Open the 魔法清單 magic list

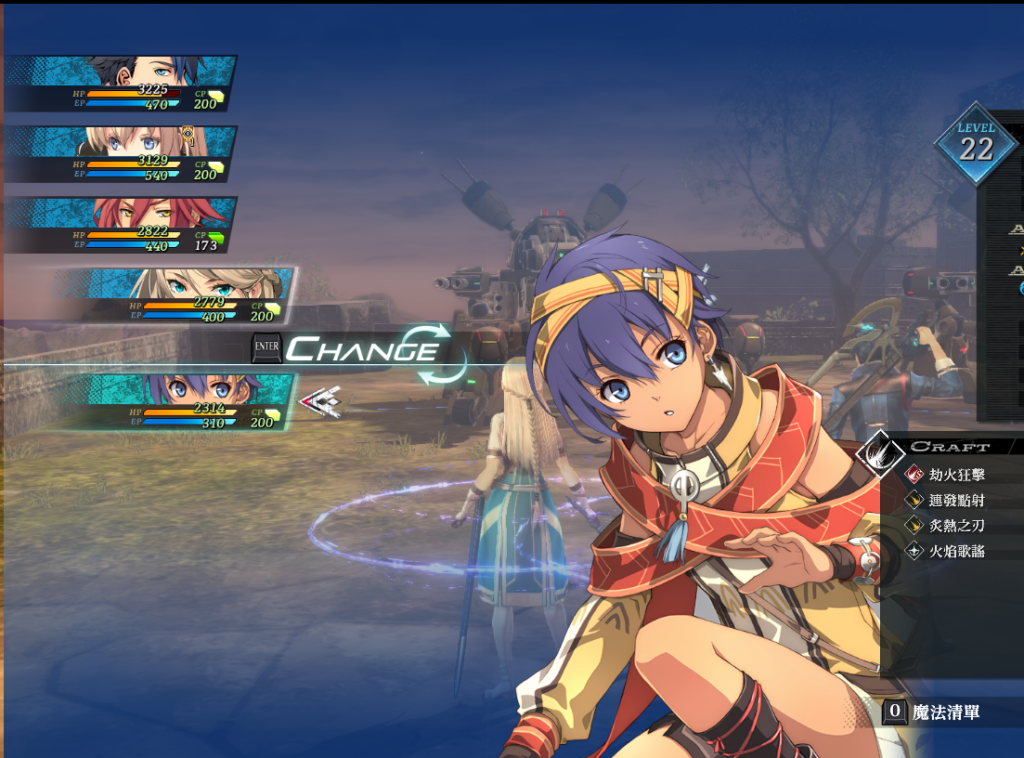coord(944,712)
